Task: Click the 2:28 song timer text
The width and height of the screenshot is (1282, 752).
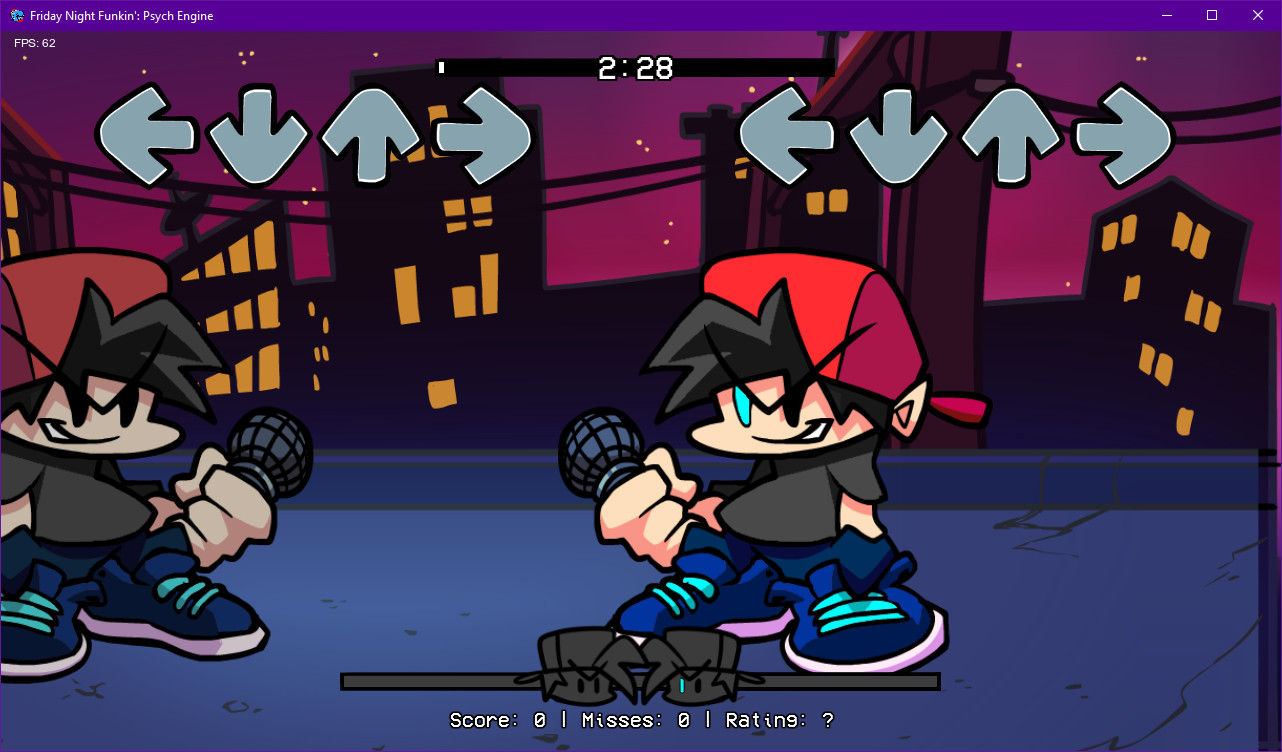Action: tap(636, 69)
